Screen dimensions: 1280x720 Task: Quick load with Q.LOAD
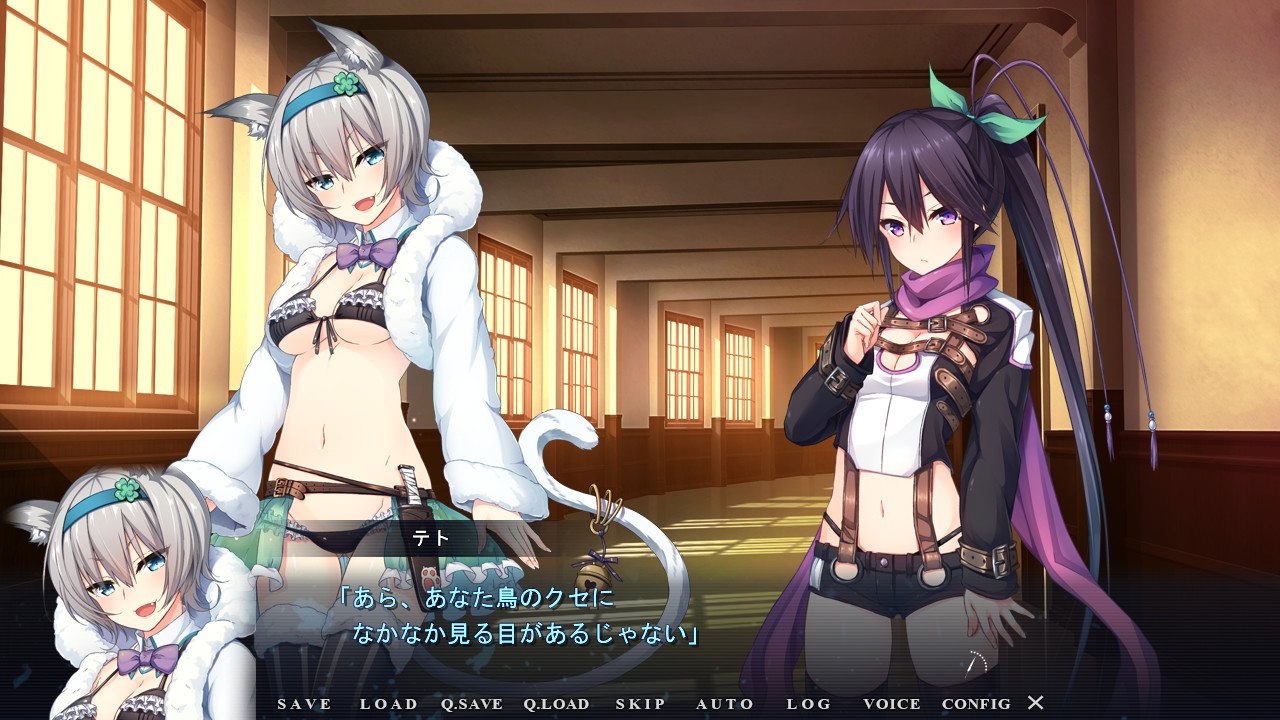(556, 704)
